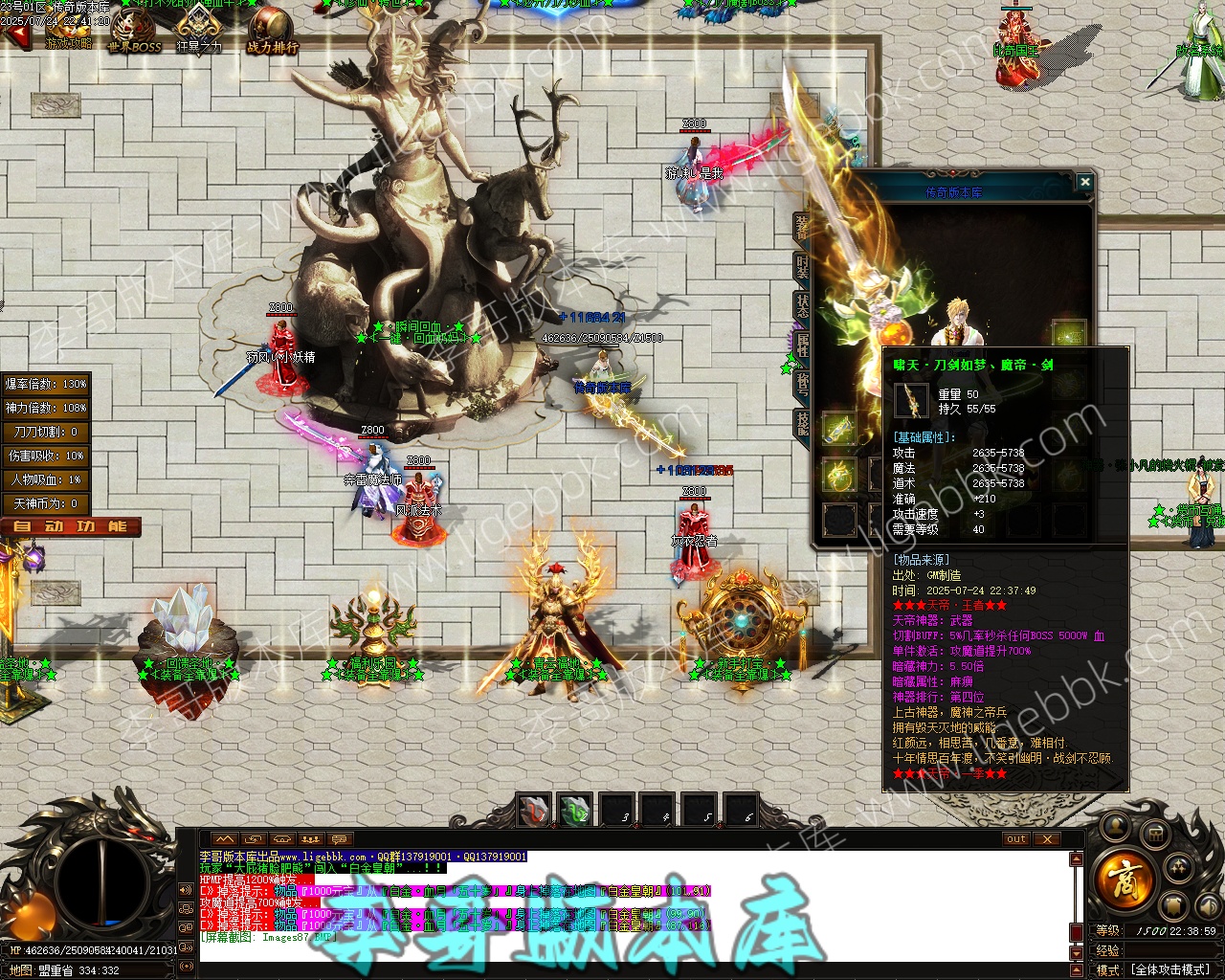
Task: Select the 技能 skills tab
Action: pyautogui.click(x=802, y=424)
